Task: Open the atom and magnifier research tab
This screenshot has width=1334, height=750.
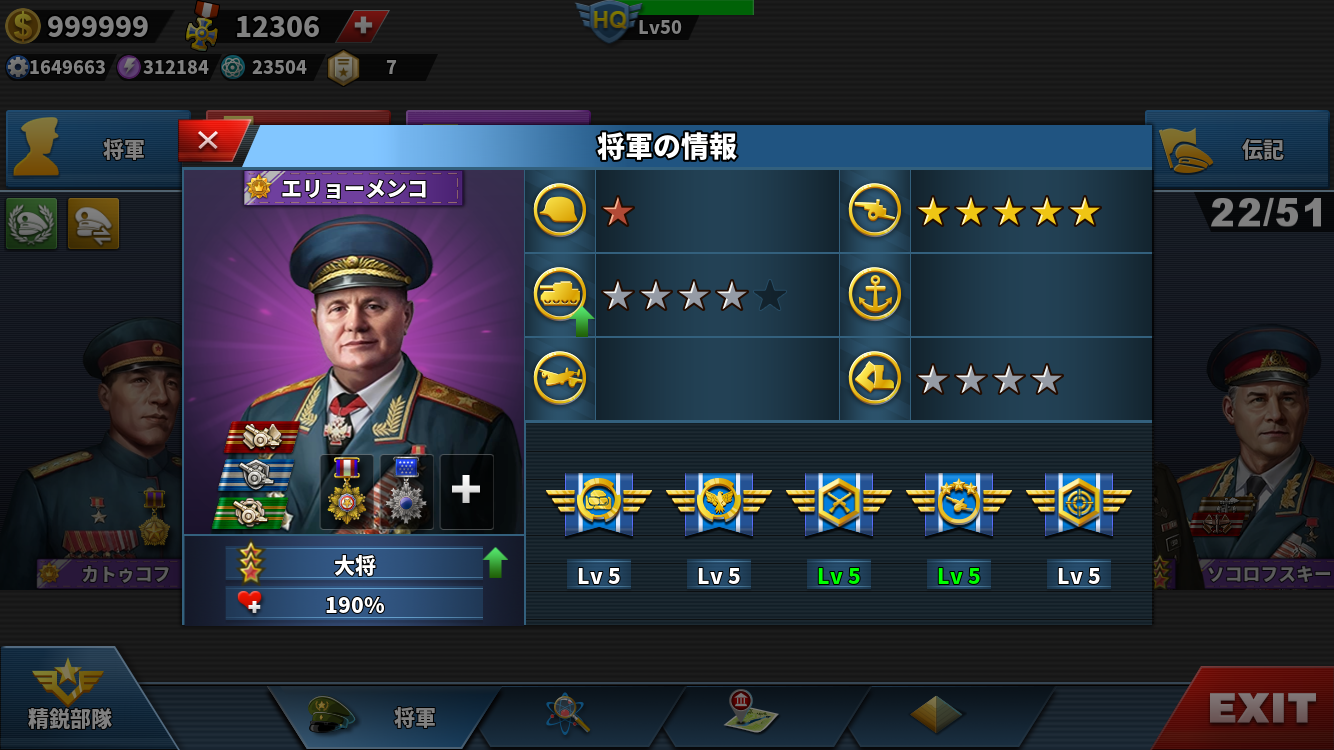Action: [568, 714]
